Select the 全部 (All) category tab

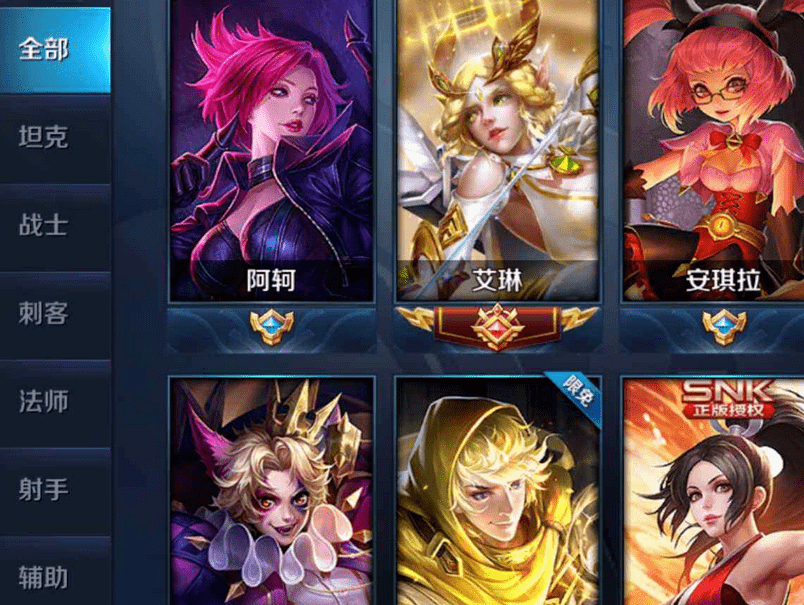click(x=45, y=50)
